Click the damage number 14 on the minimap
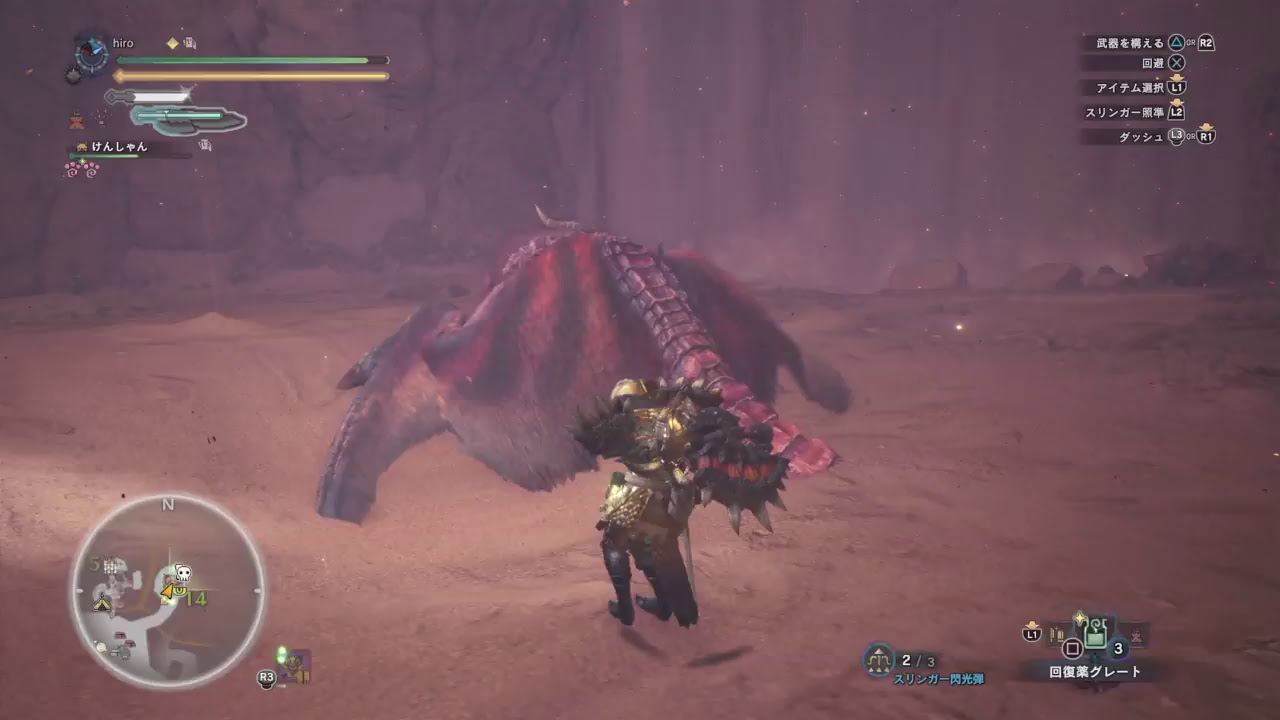Screen dimensions: 1280x720 (x=198, y=598)
